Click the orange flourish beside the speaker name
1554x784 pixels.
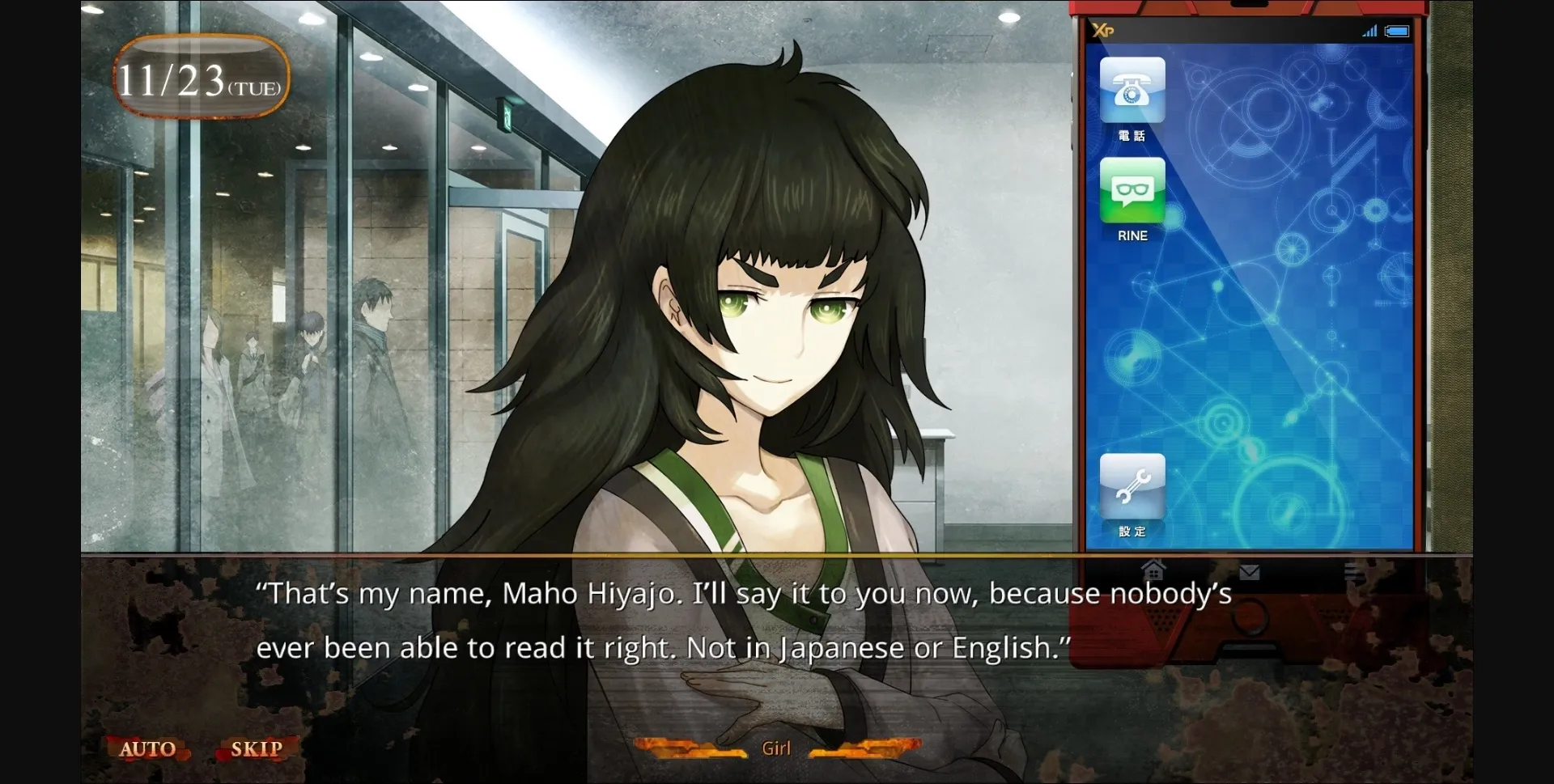click(x=696, y=748)
